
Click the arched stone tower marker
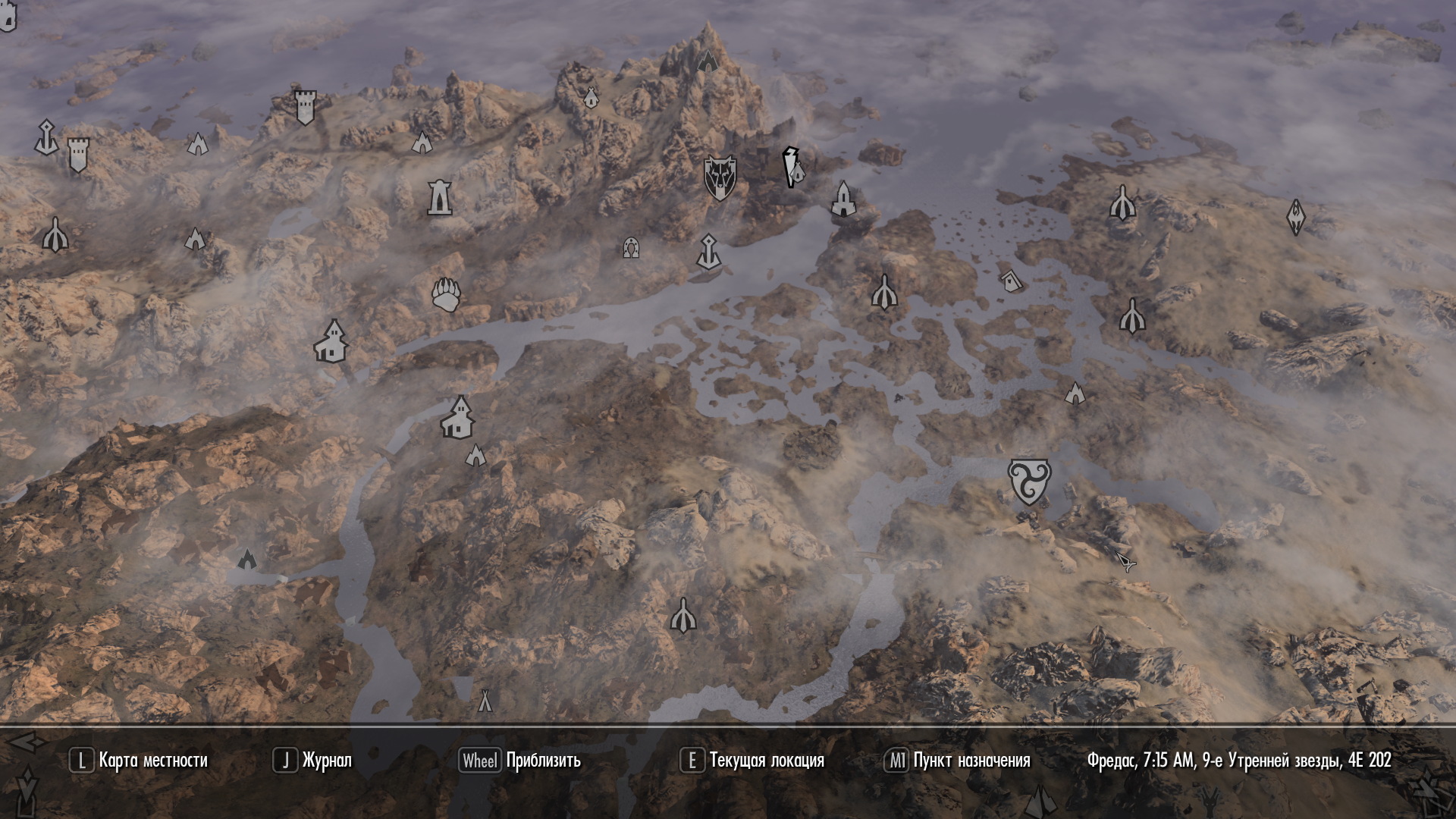439,197
